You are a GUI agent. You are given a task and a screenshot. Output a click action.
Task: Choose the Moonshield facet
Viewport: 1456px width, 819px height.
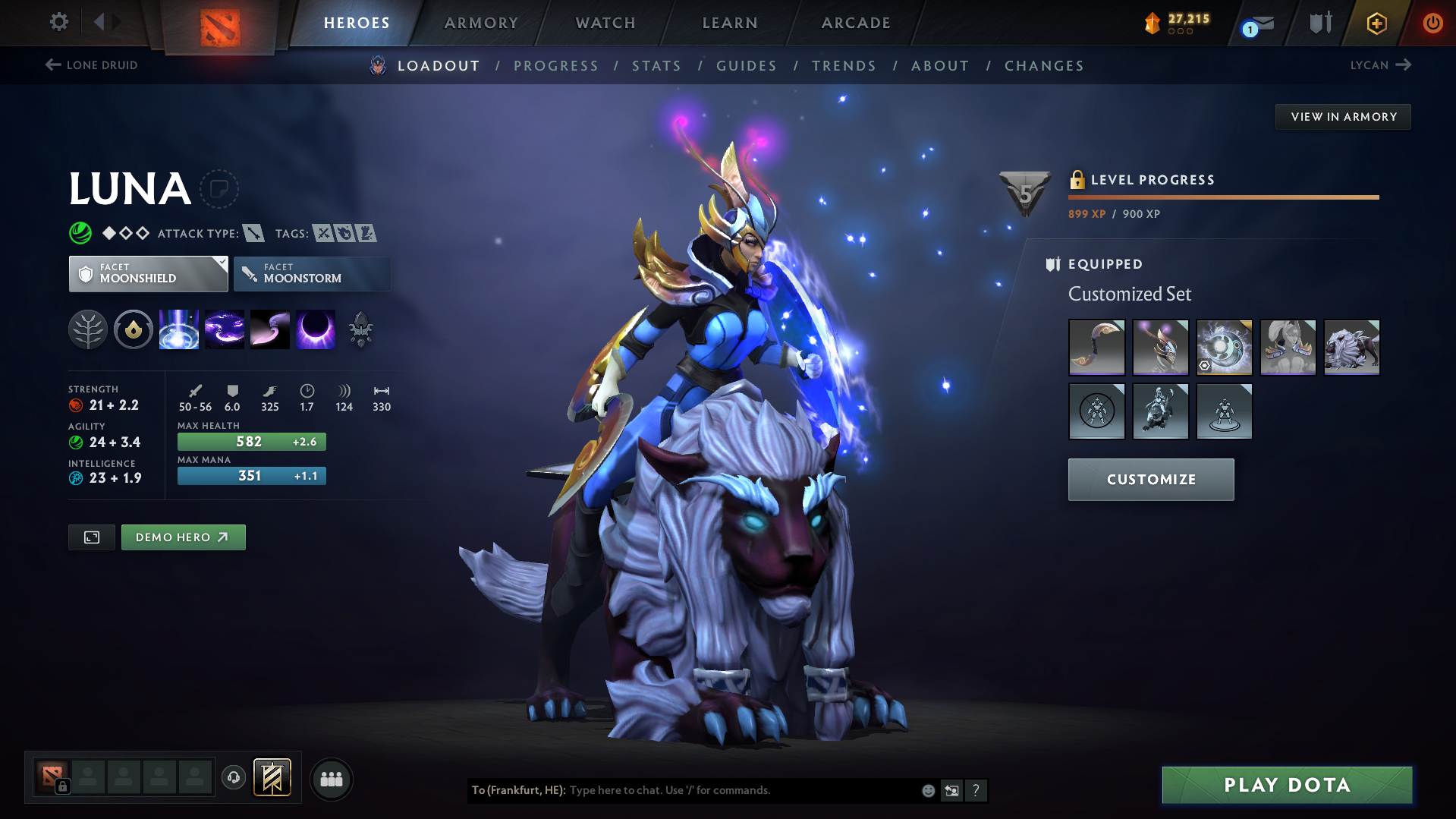pyautogui.click(x=148, y=274)
